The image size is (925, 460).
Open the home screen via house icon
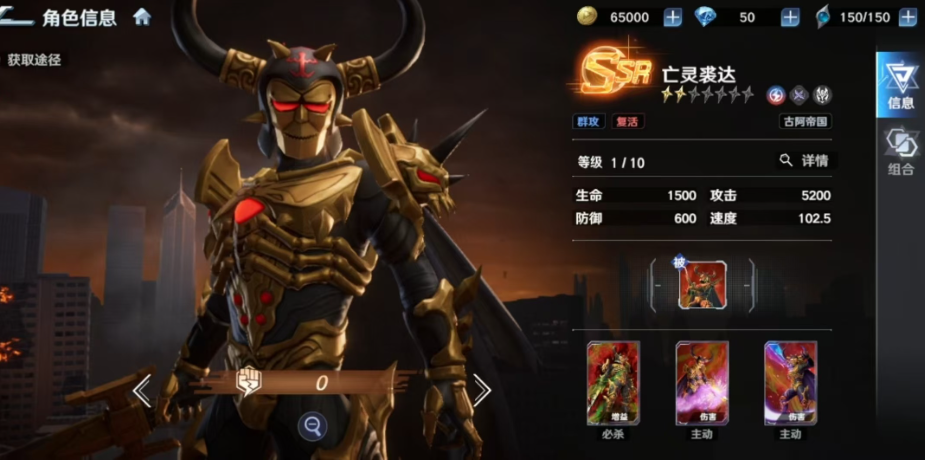[x=142, y=17]
